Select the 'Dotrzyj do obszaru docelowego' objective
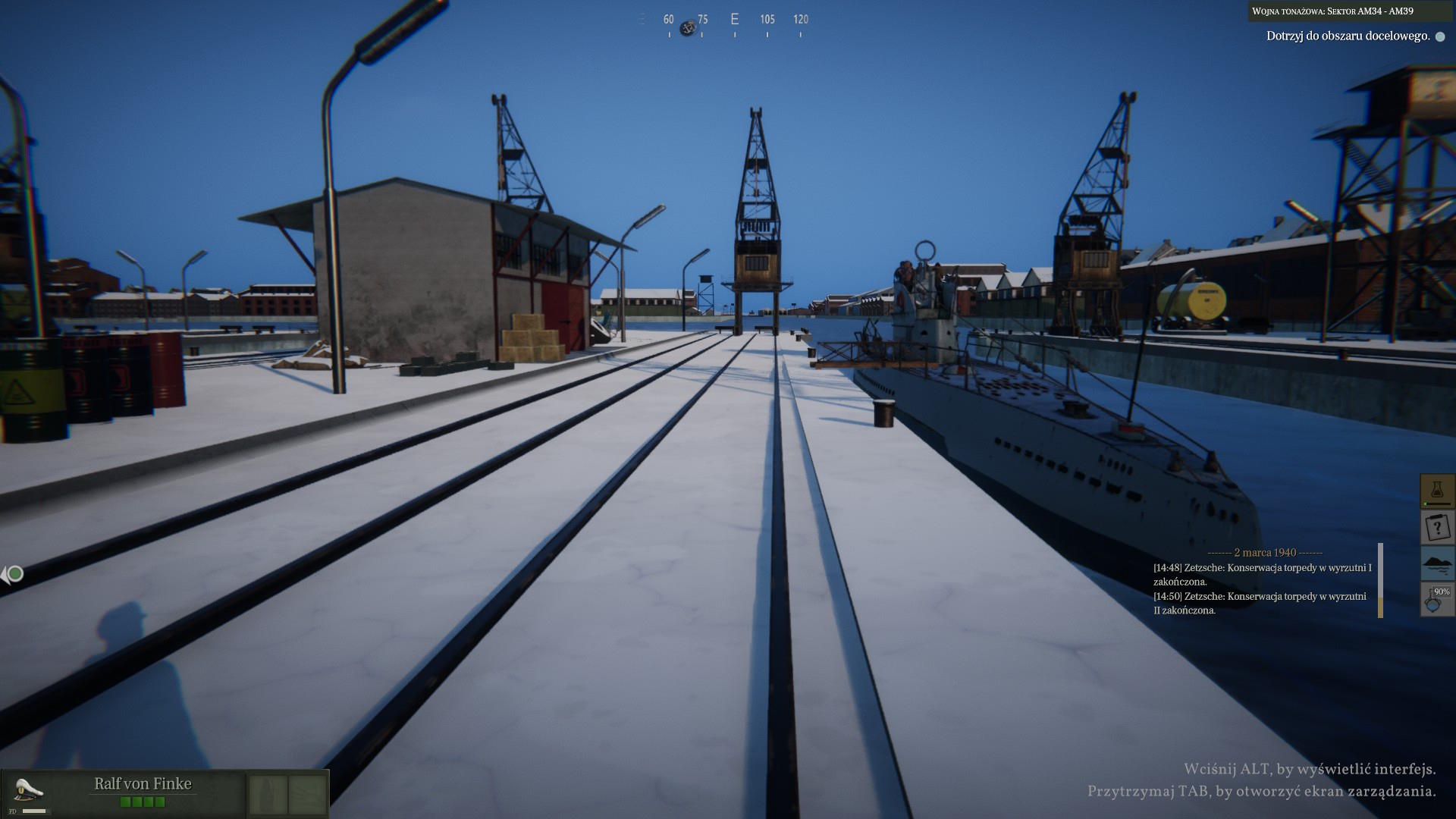 coord(1348,36)
